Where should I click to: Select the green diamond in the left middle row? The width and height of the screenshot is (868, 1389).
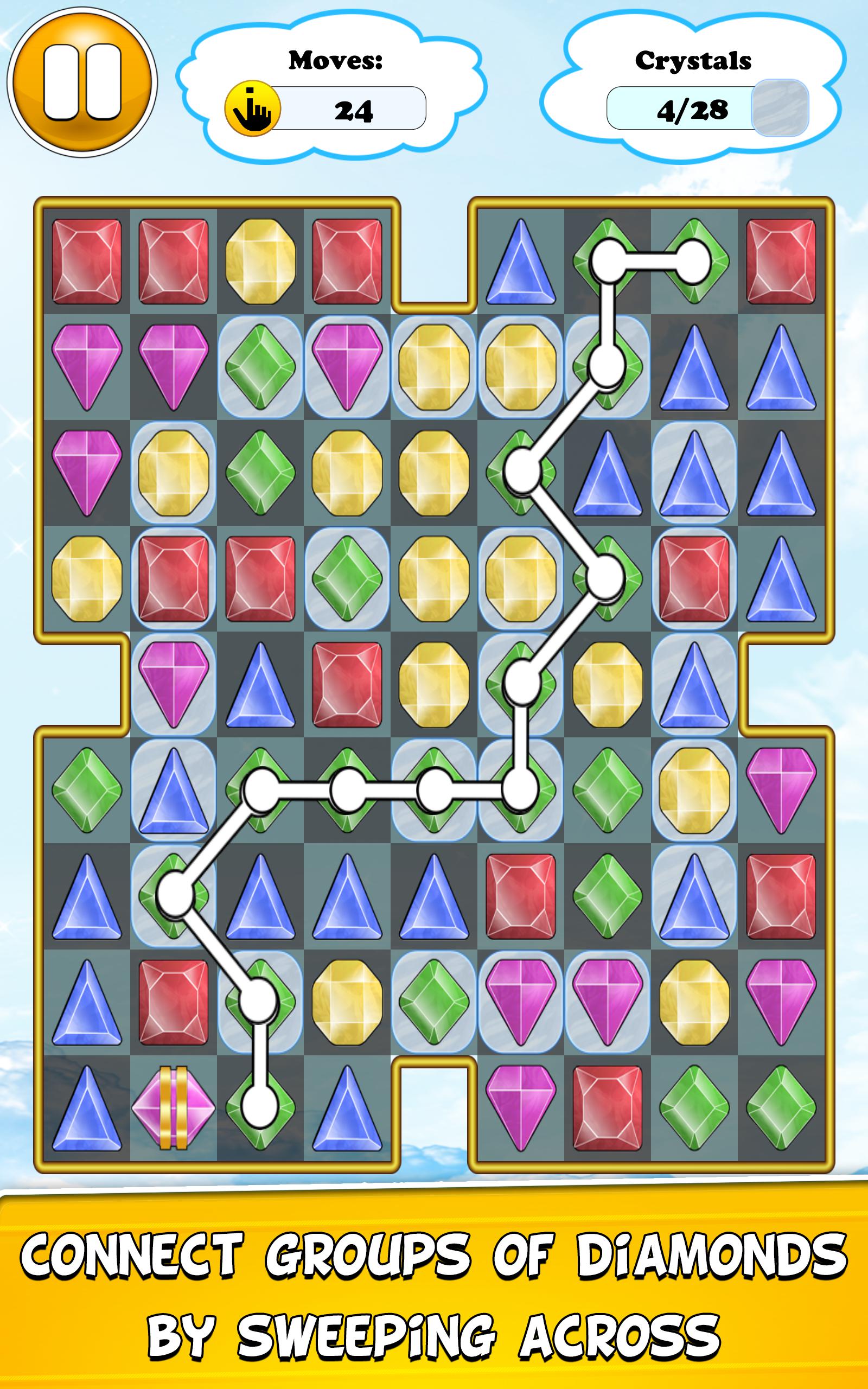click(x=87, y=792)
